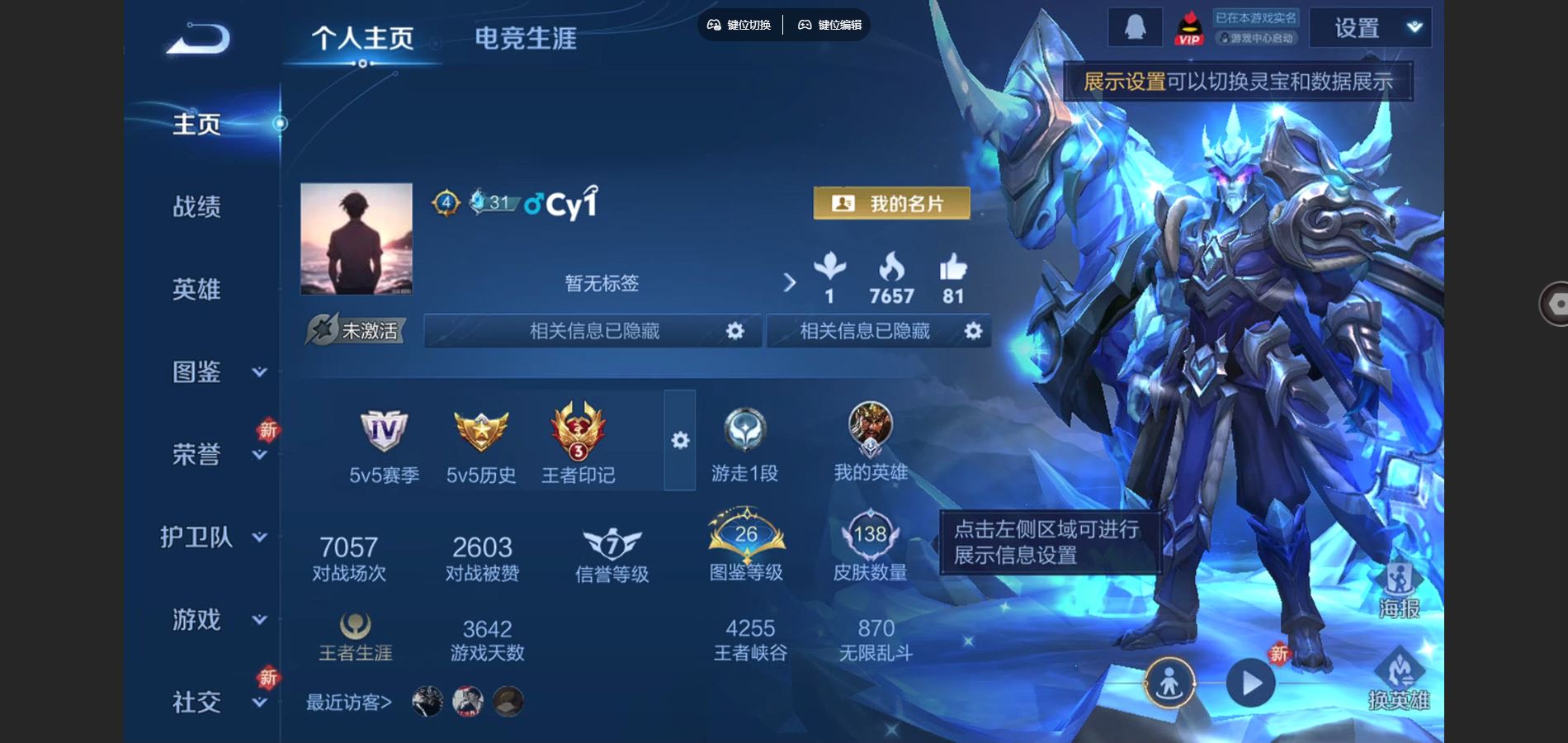The width and height of the screenshot is (1568, 743).
Task: Play the hero showcase animation
Action: (1250, 684)
